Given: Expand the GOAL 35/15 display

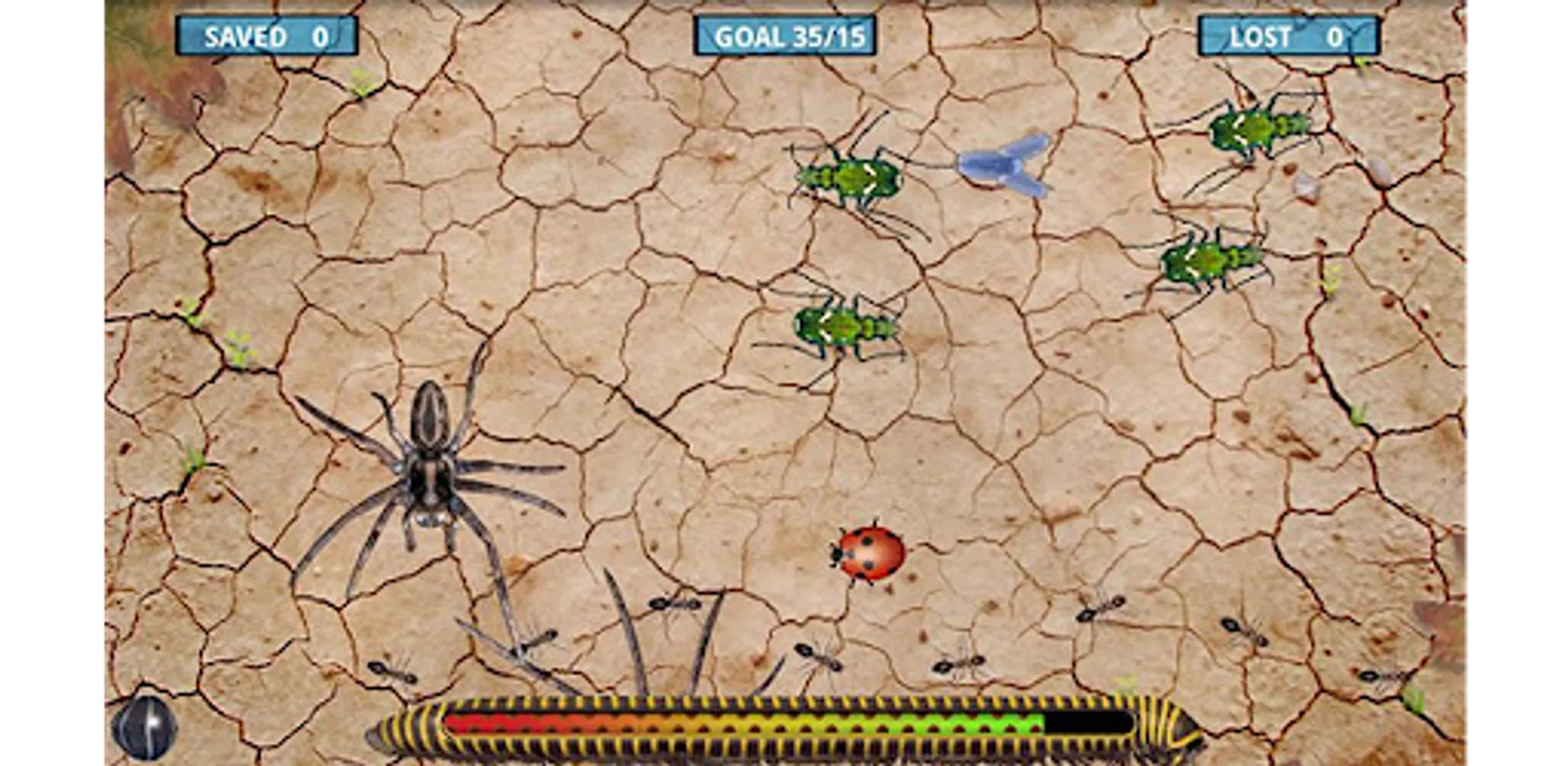Looking at the screenshot, I should (784, 36).
